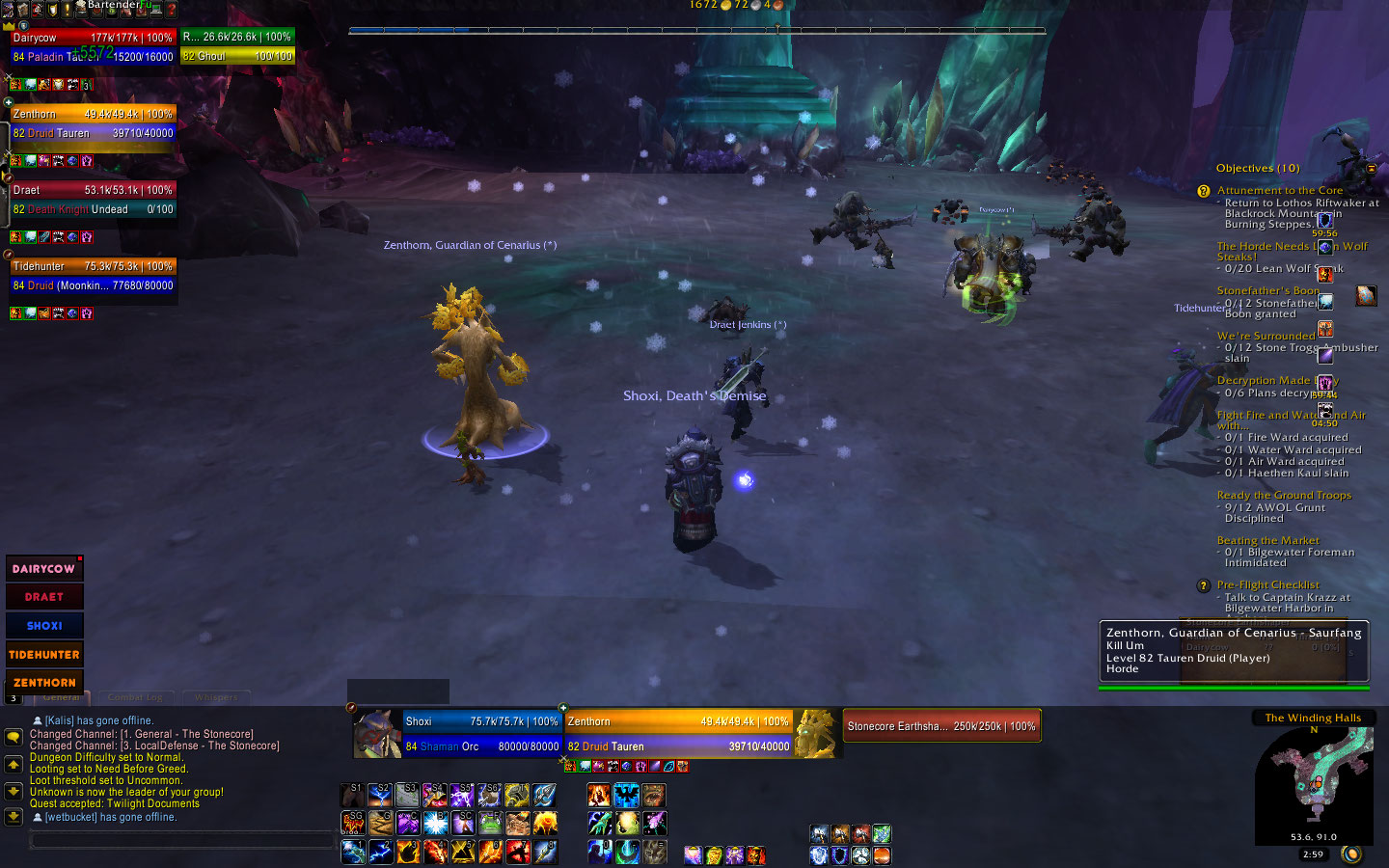The image size is (1389, 868).
Task: Activate the S2 lightning ability slot
Action: point(380,796)
